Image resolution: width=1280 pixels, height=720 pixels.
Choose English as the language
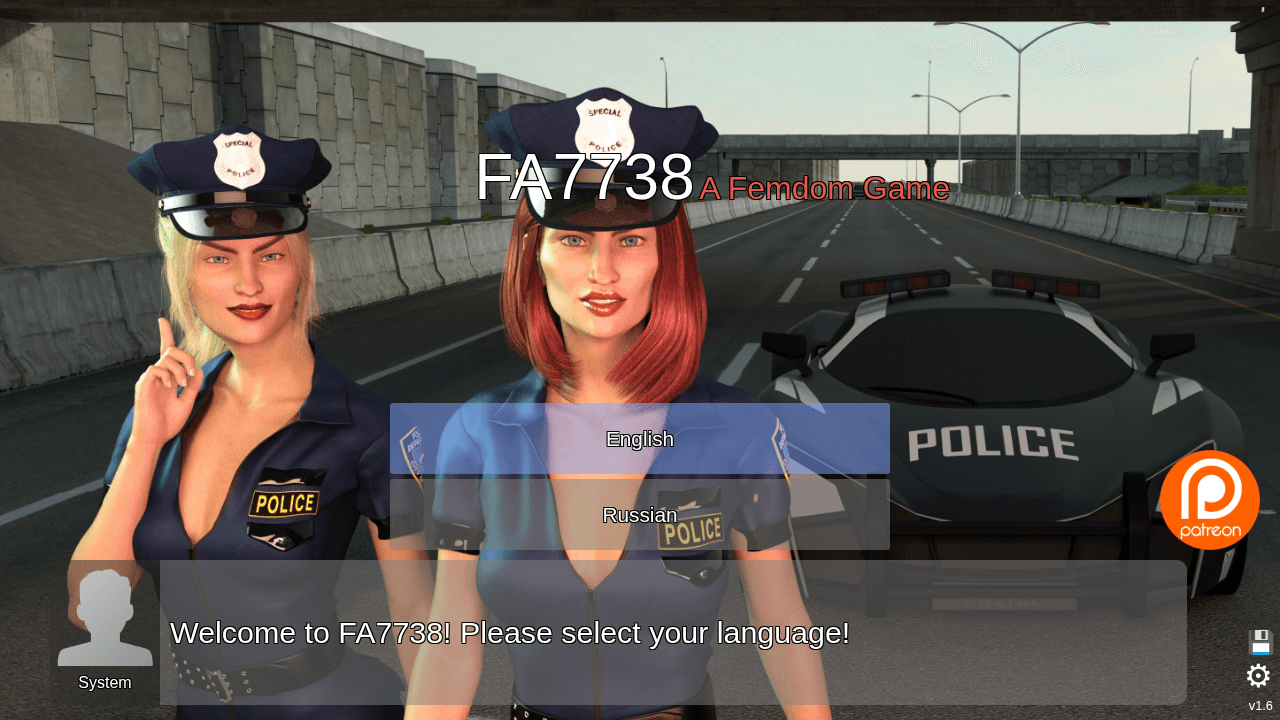(x=640, y=439)
